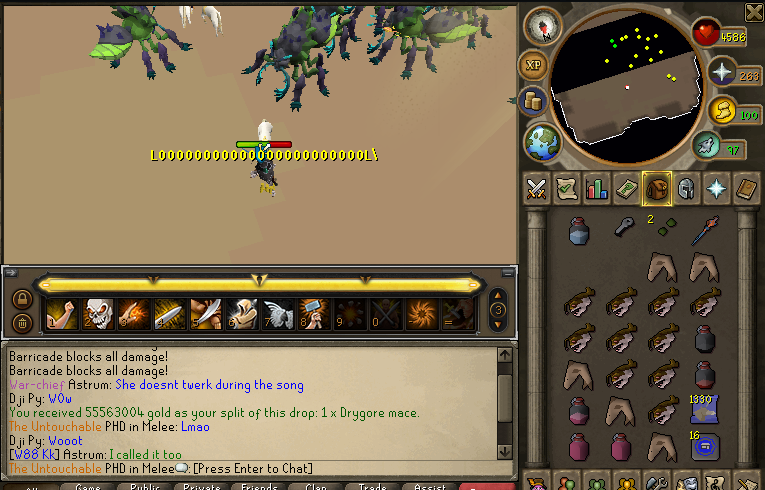Viewport: 765px width, 490px height.
Task: Click the compass to face north
Action: (543, 26)
